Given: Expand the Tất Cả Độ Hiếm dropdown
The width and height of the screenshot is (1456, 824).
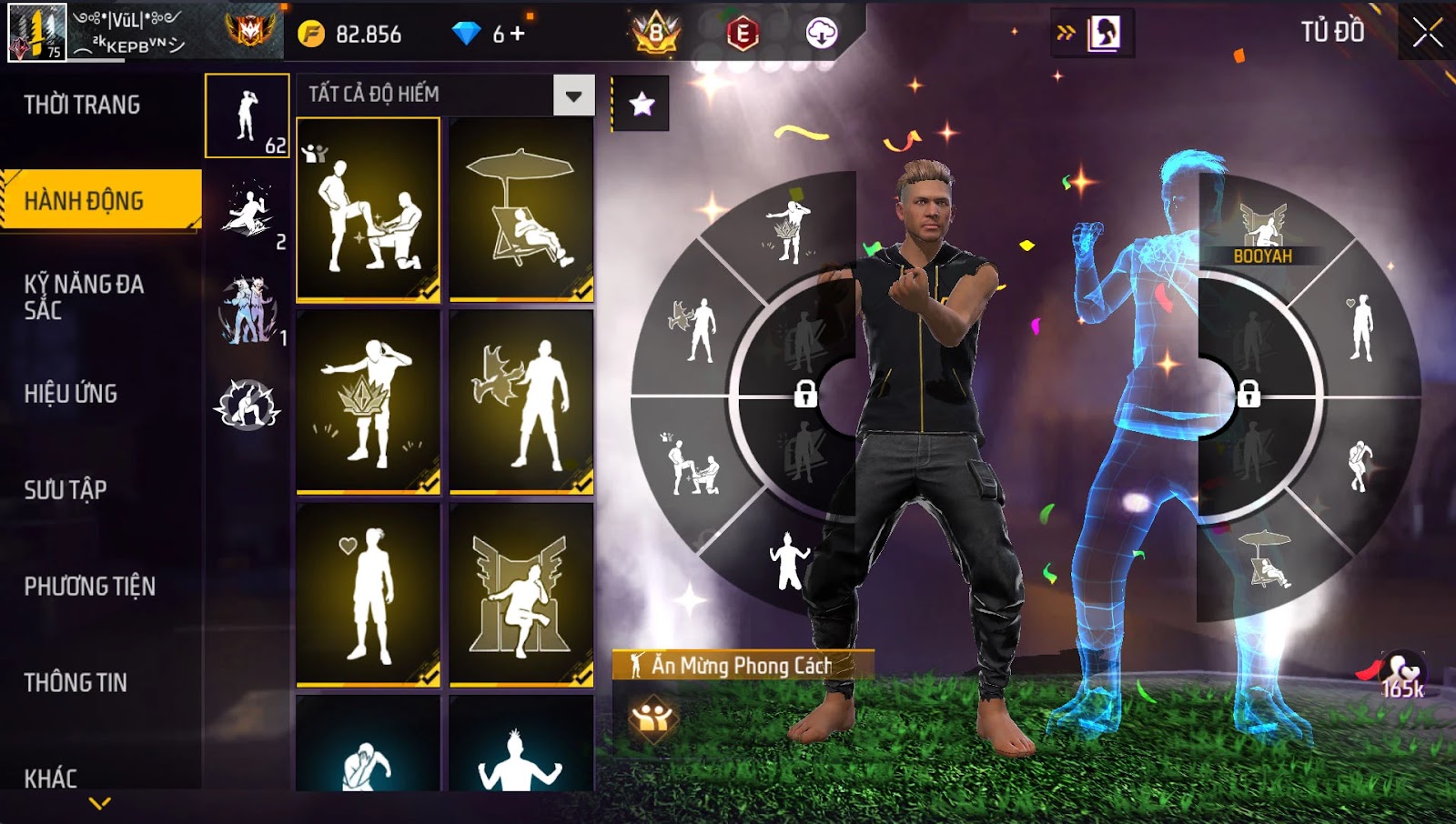Looking at the screenshot, I should pyautogui.click(x=573, y=95).
